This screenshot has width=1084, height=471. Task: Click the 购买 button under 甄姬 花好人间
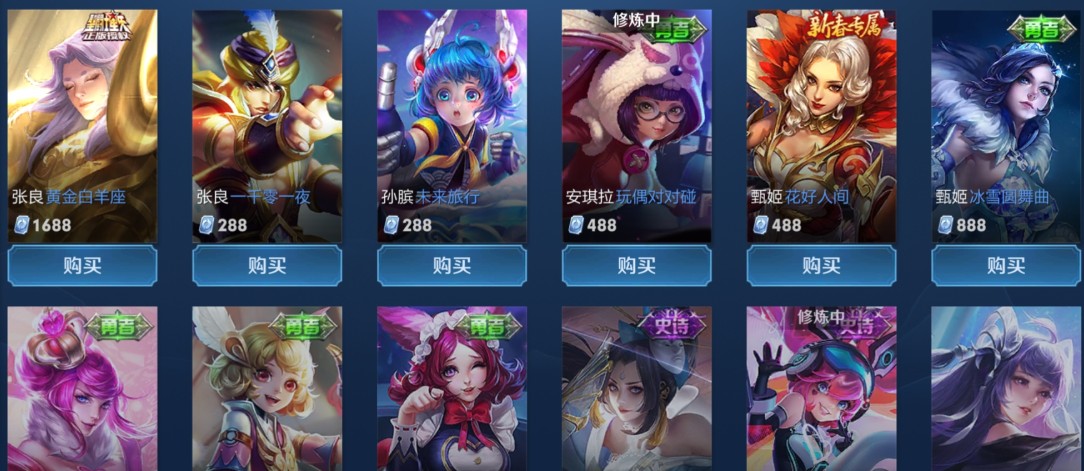pos(821,266)
